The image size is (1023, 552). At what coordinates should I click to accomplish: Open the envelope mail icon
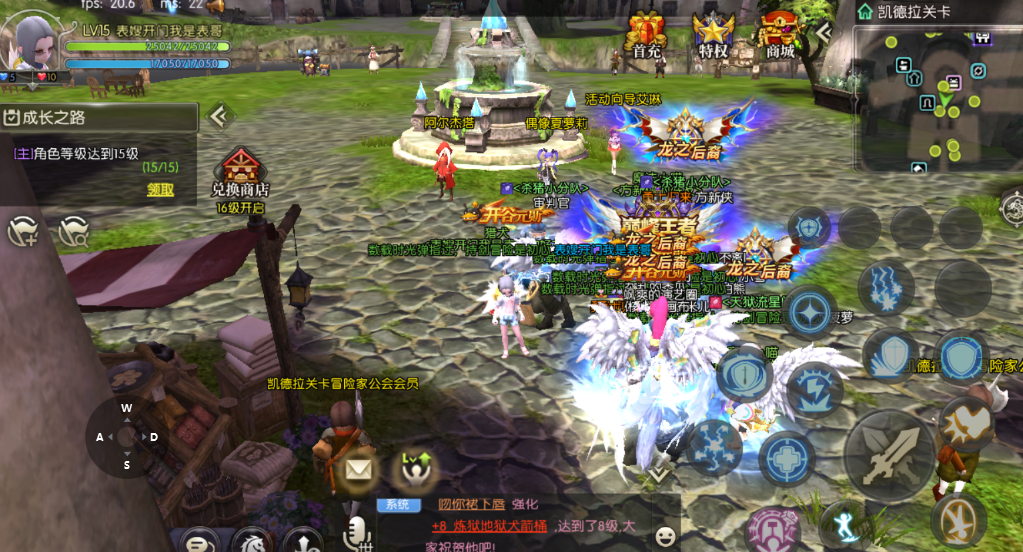tap(358, 467)
